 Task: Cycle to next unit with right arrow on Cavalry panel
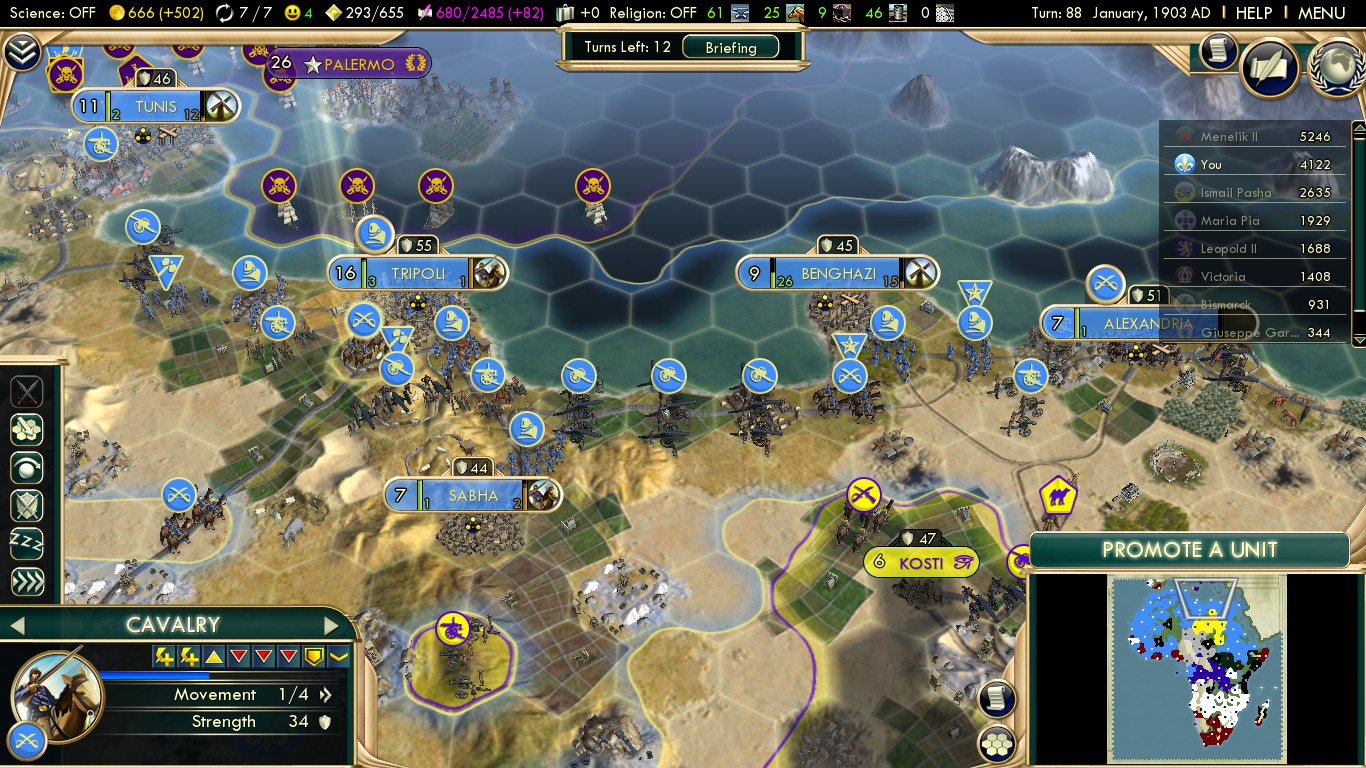[330, 625]
